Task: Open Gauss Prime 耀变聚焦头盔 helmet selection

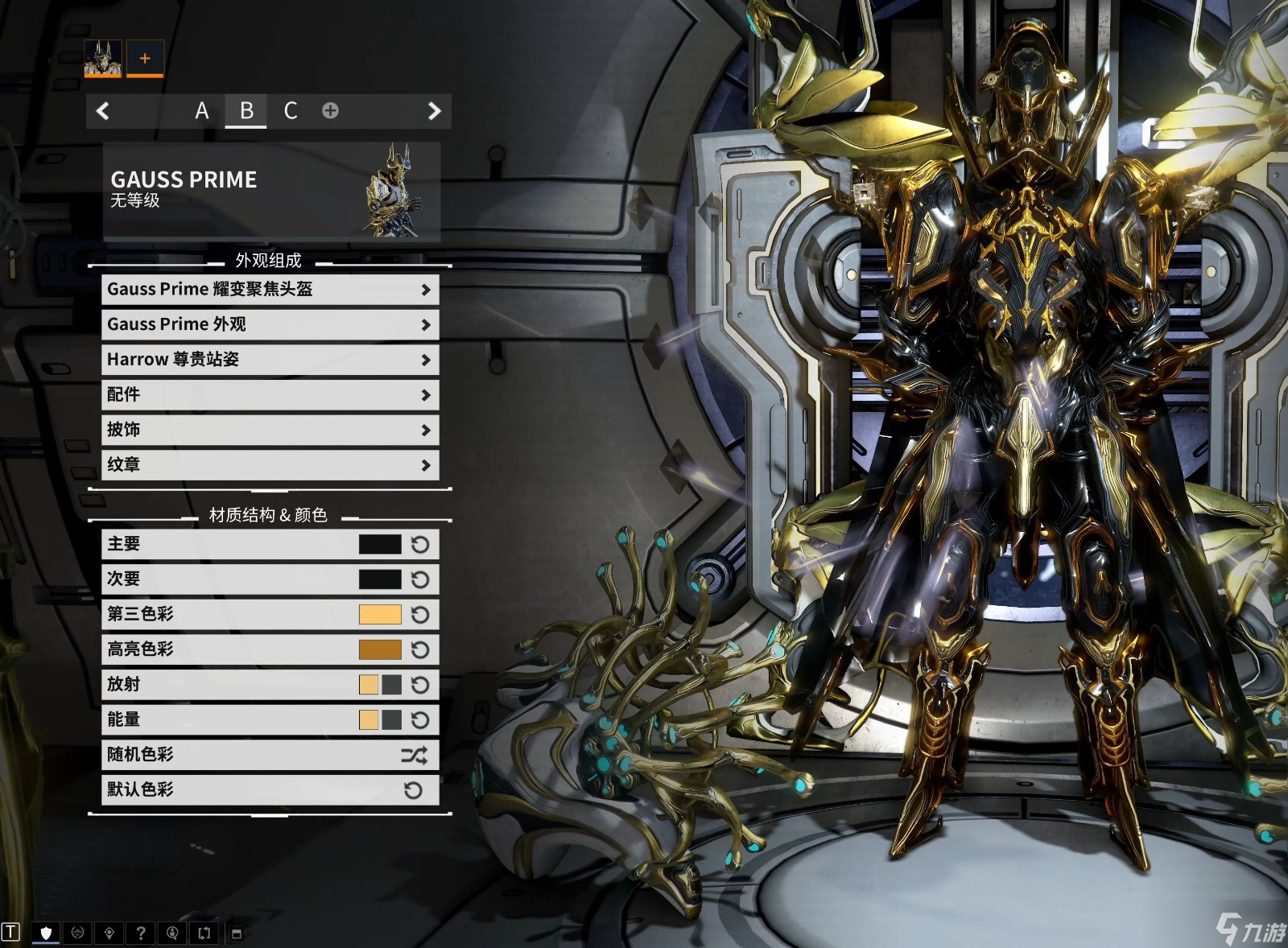Action: (270, 290)
